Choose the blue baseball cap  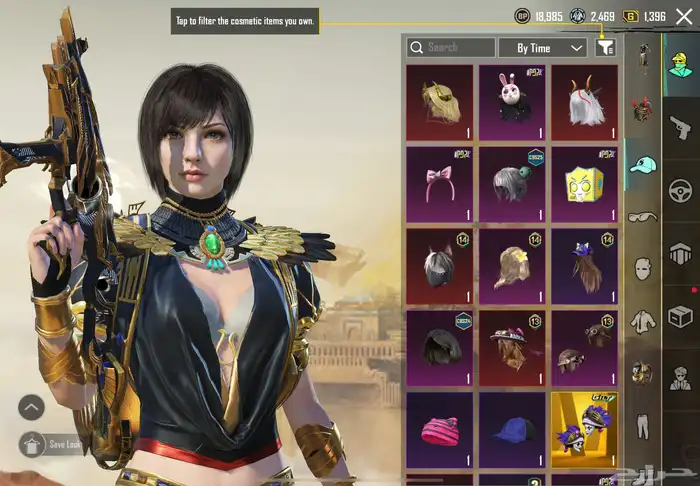pos(512,430)
